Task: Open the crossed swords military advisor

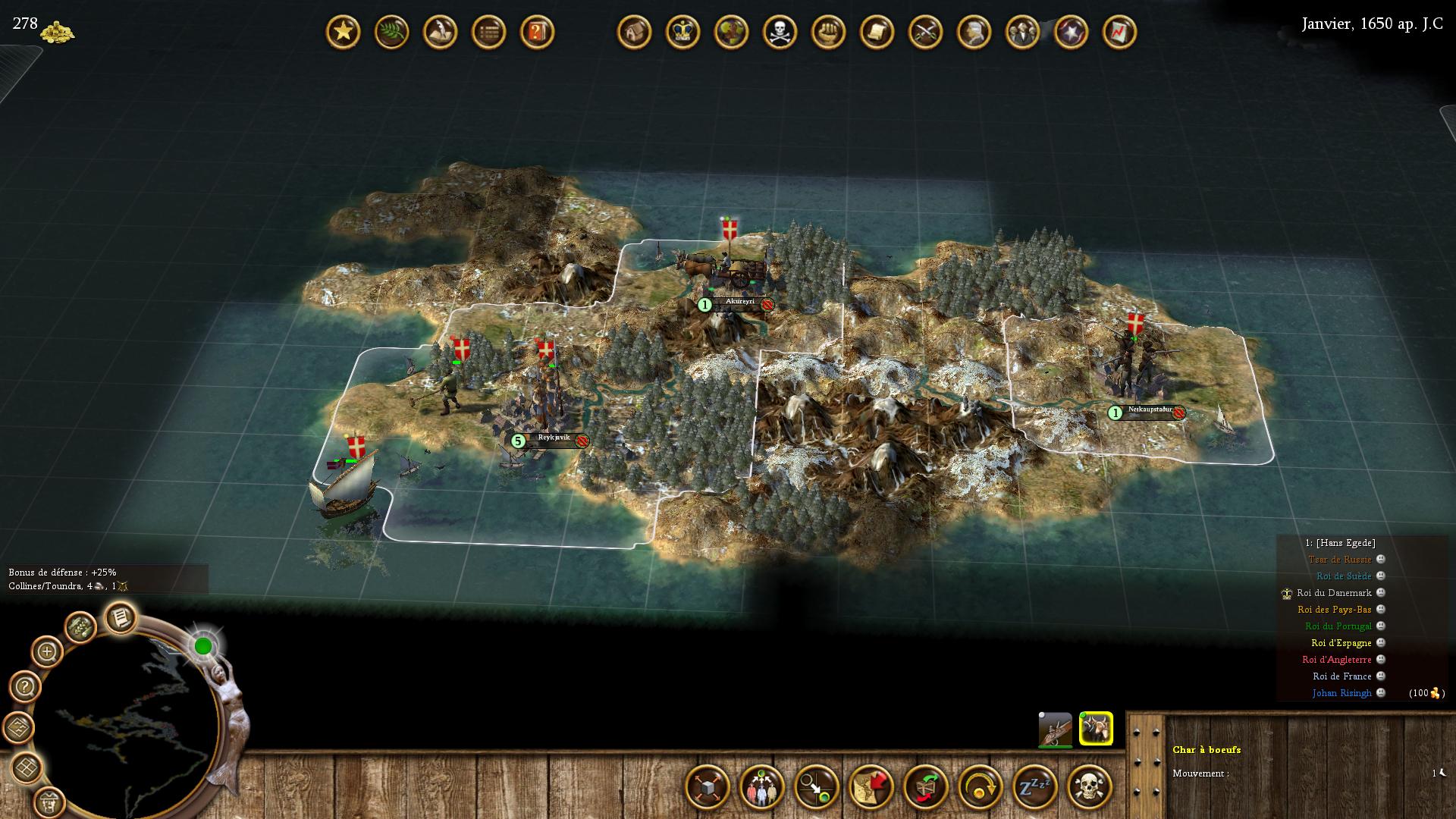Action: tap(925, 33)
